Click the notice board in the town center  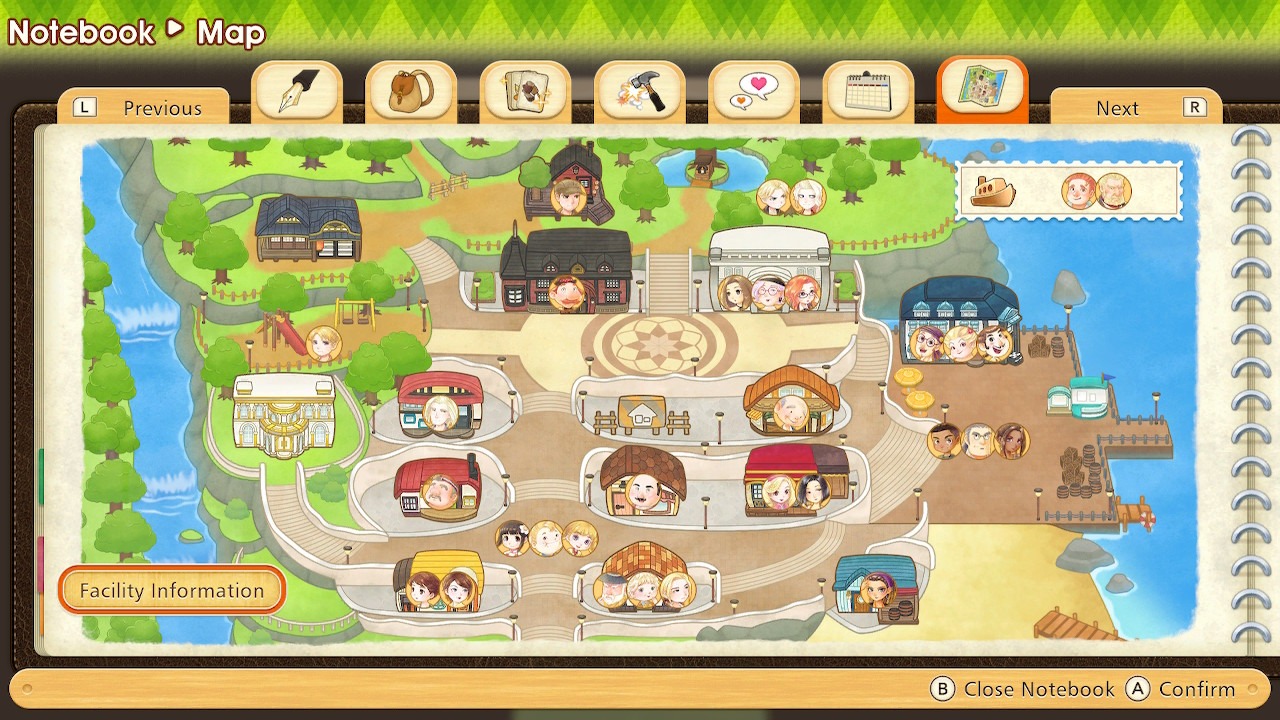pyautogui.click(x=641, y=413)
